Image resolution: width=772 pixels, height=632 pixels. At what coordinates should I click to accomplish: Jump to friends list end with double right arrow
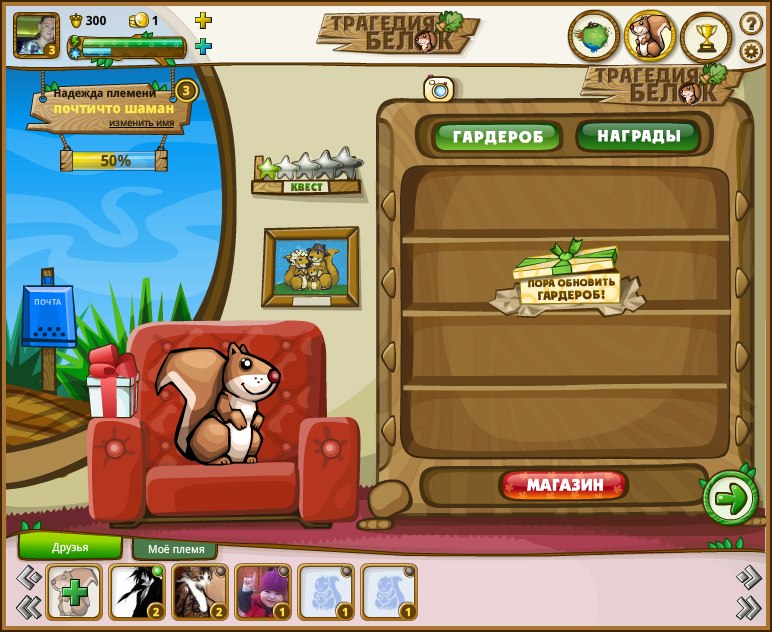748,606
